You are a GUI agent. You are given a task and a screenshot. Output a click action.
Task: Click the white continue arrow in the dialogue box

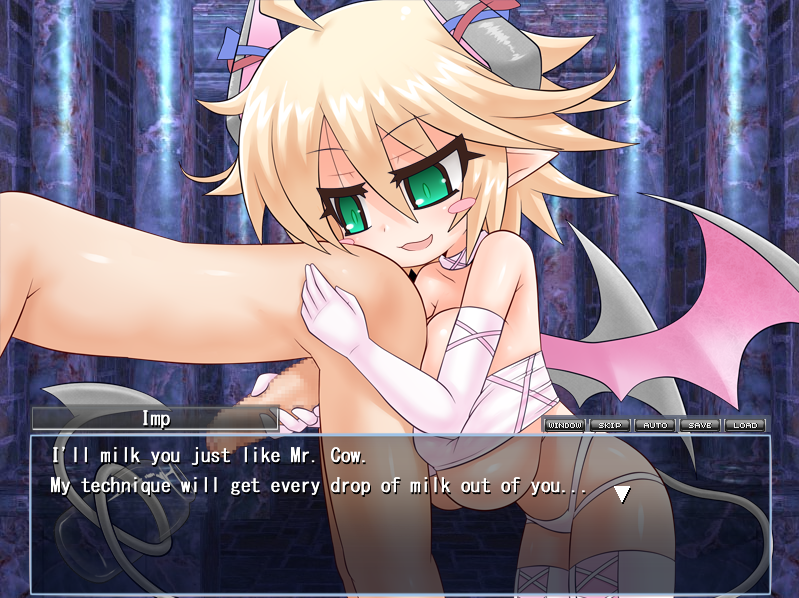622,493
